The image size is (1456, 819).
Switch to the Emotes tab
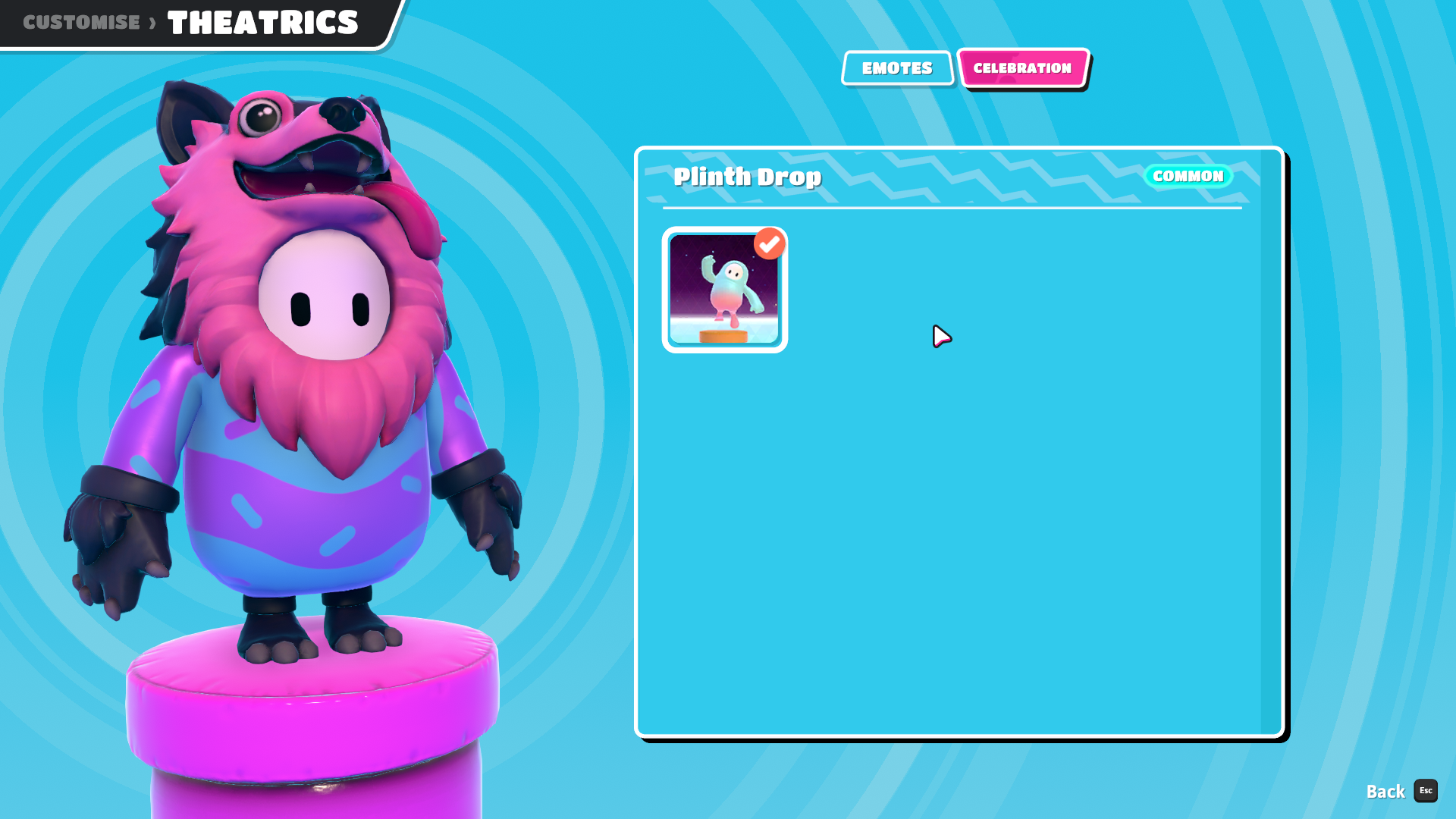pyautogui.click(x=897, y=68)
